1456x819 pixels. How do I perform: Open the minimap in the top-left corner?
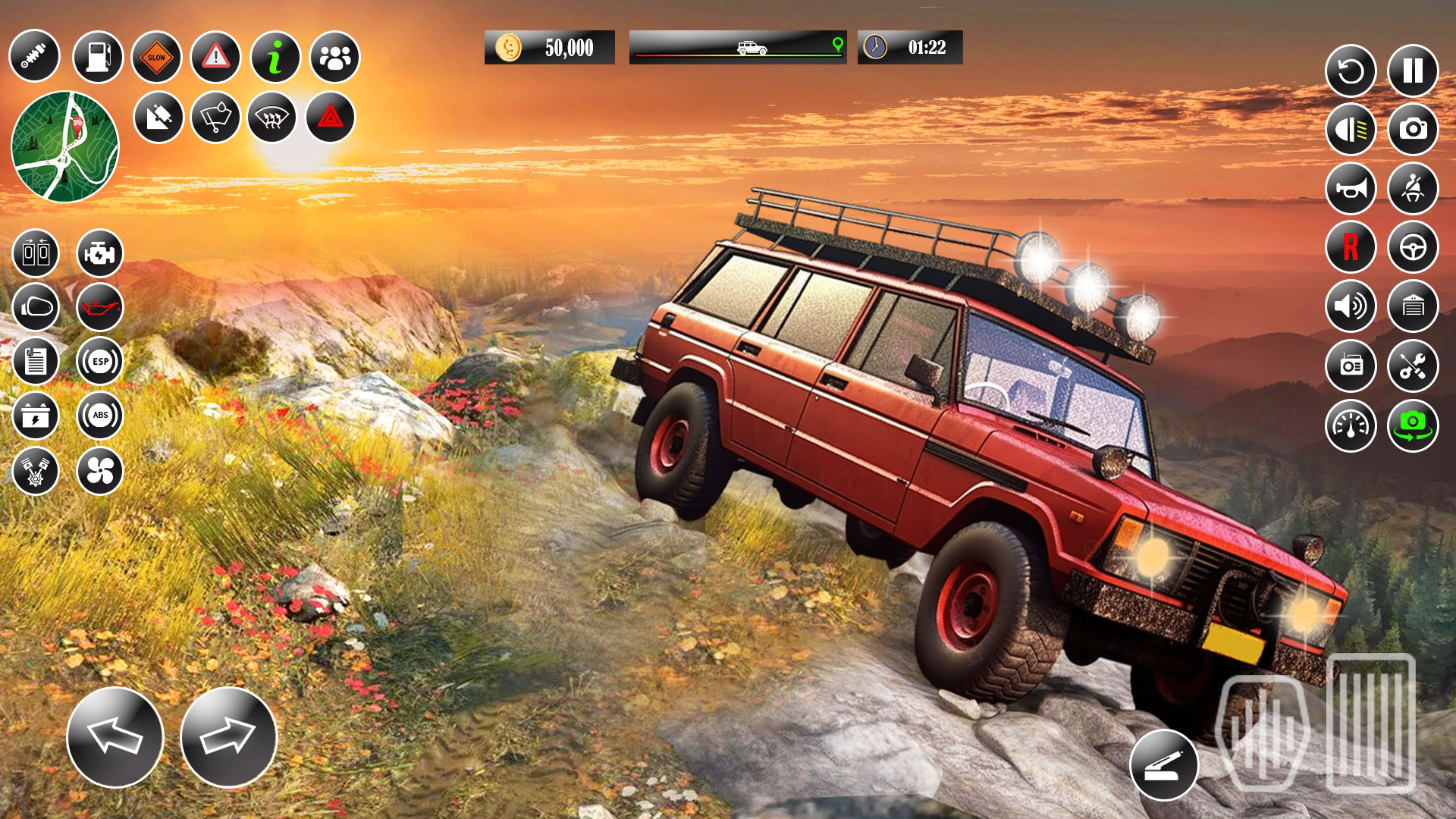click(67, 146)
